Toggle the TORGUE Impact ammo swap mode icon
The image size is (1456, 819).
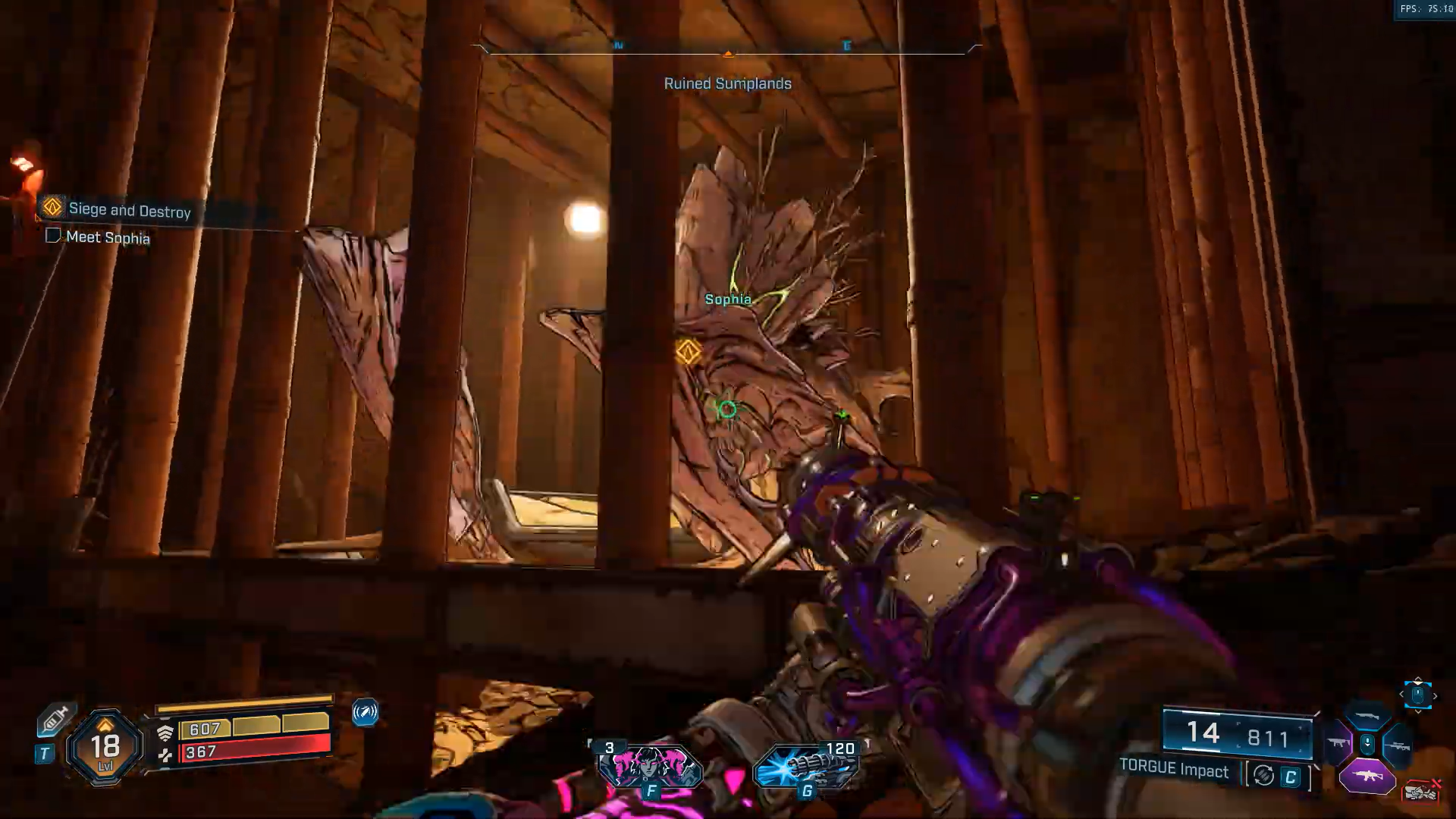point(1263,775)
